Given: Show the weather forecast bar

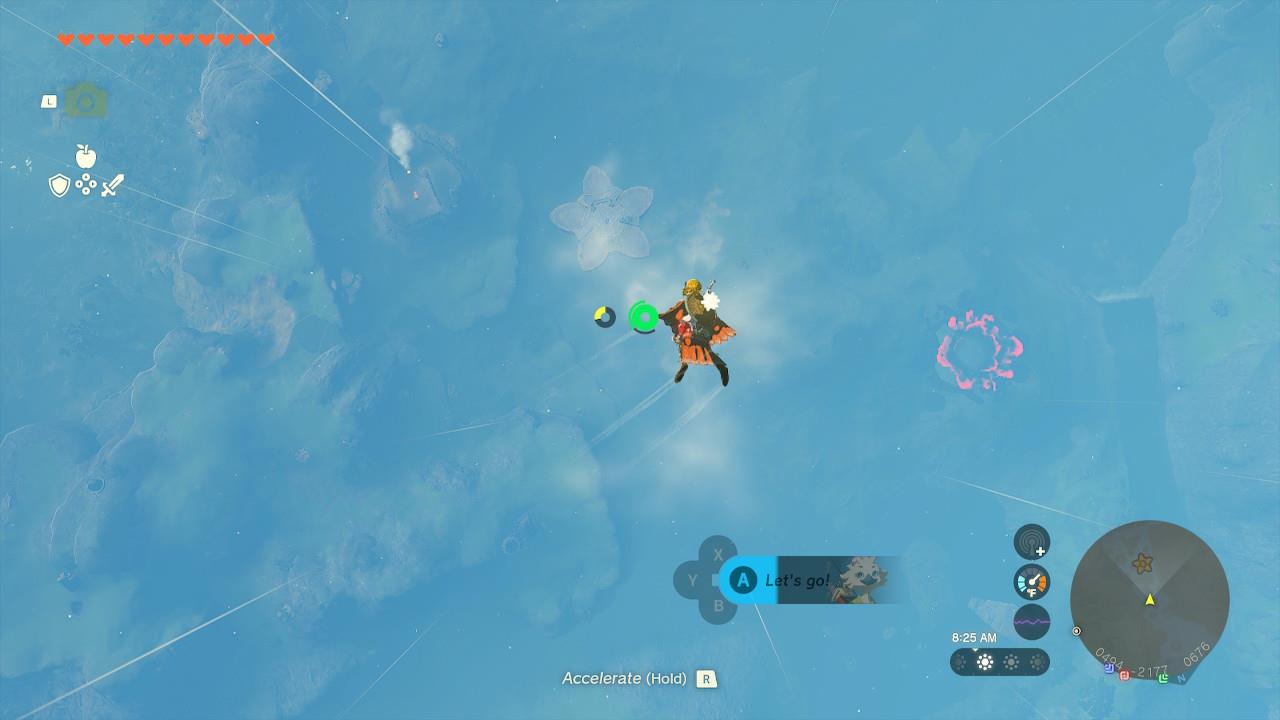Looking at the screenshot, I should click(999, 662).
